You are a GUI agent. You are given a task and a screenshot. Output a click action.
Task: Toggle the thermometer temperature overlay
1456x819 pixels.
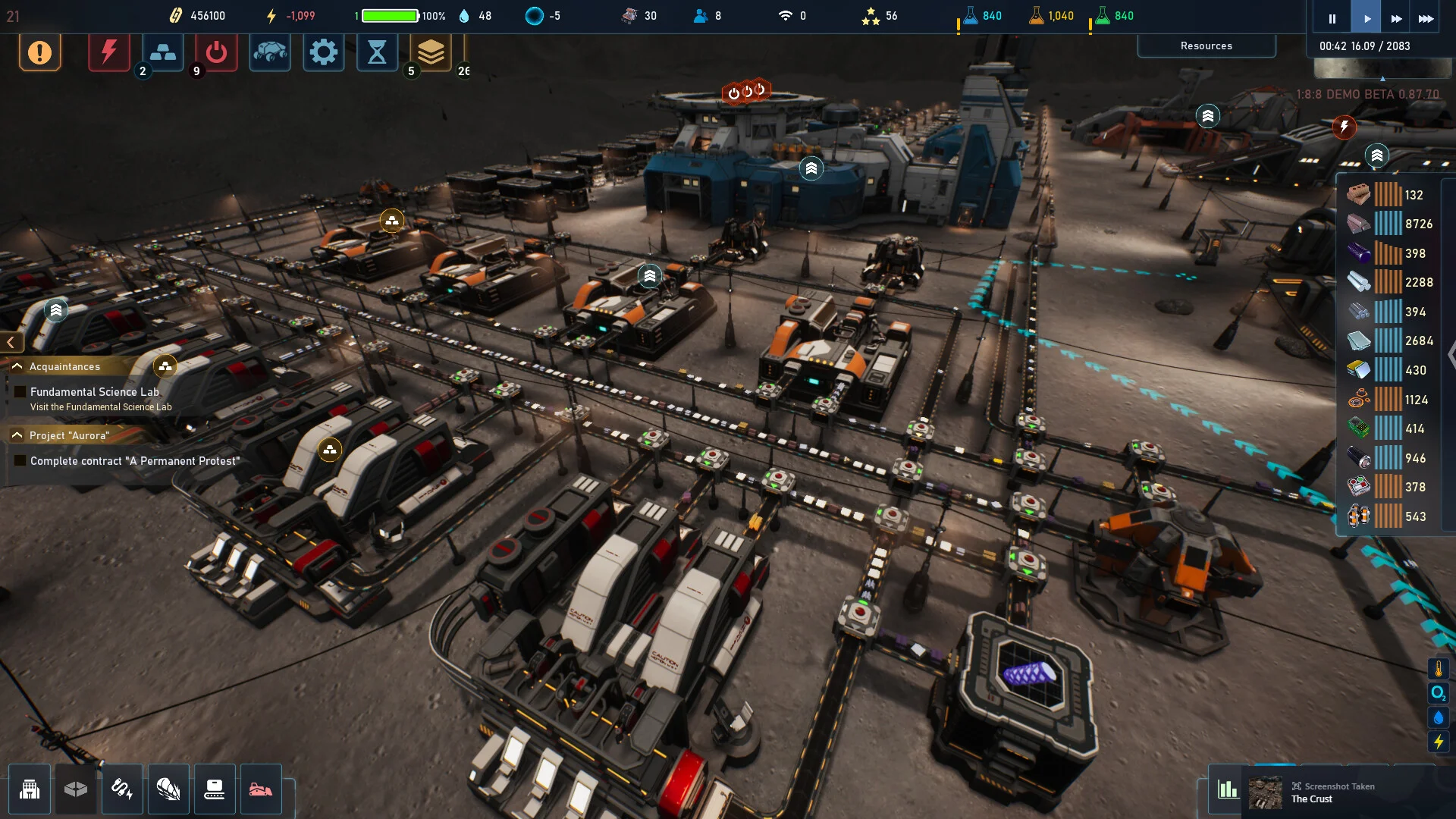coord(1438,669)
